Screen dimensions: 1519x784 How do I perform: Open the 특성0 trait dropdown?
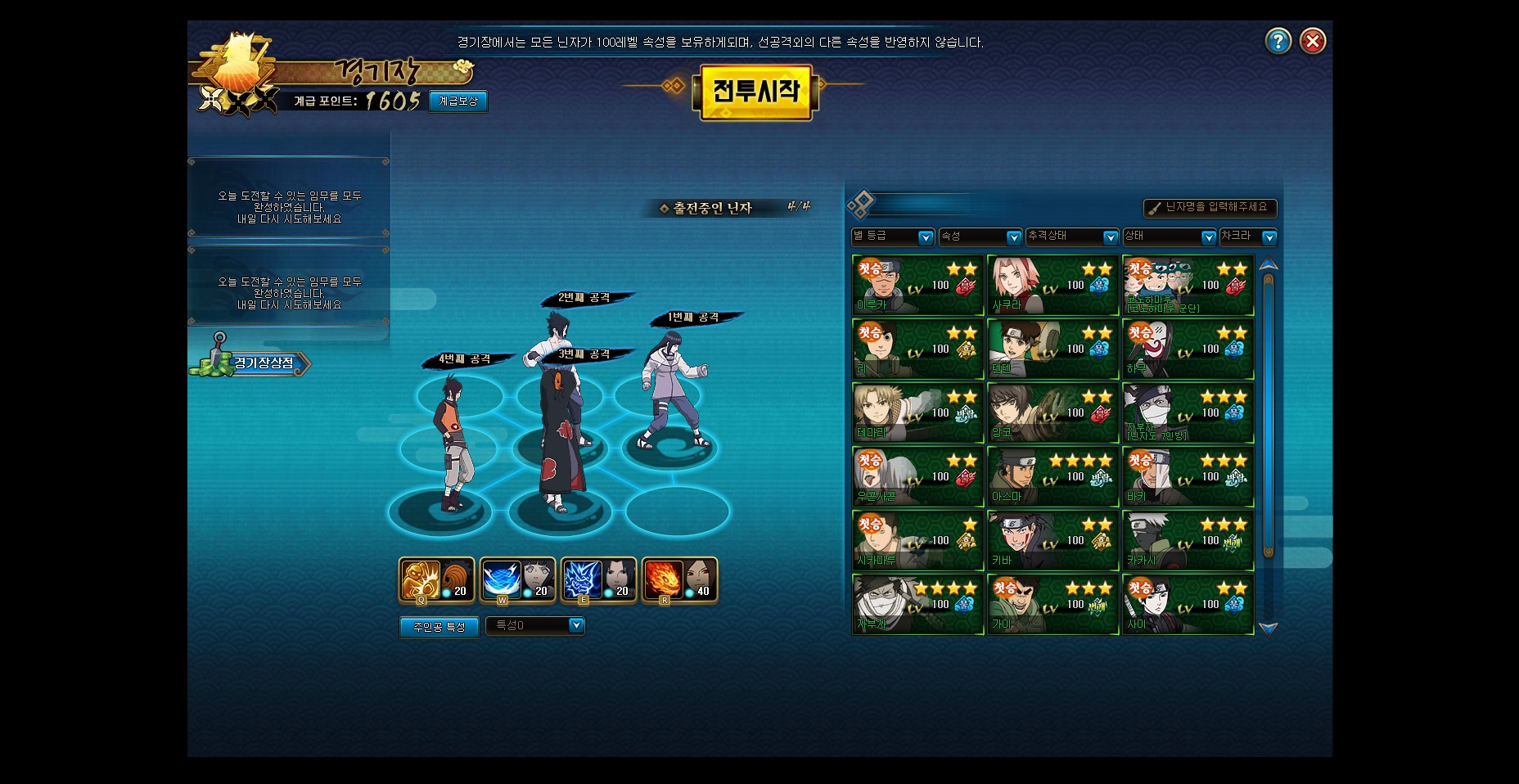(535, 625)
